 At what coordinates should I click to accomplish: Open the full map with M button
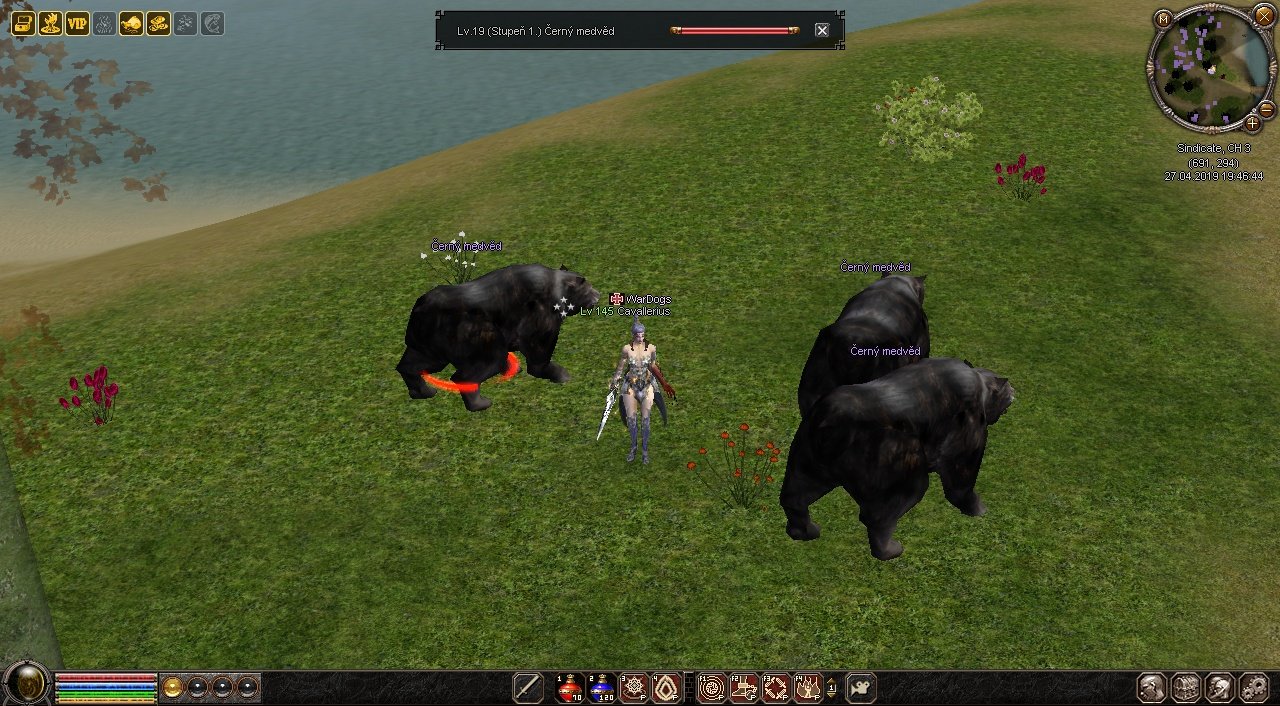(x=1163, y=18)
